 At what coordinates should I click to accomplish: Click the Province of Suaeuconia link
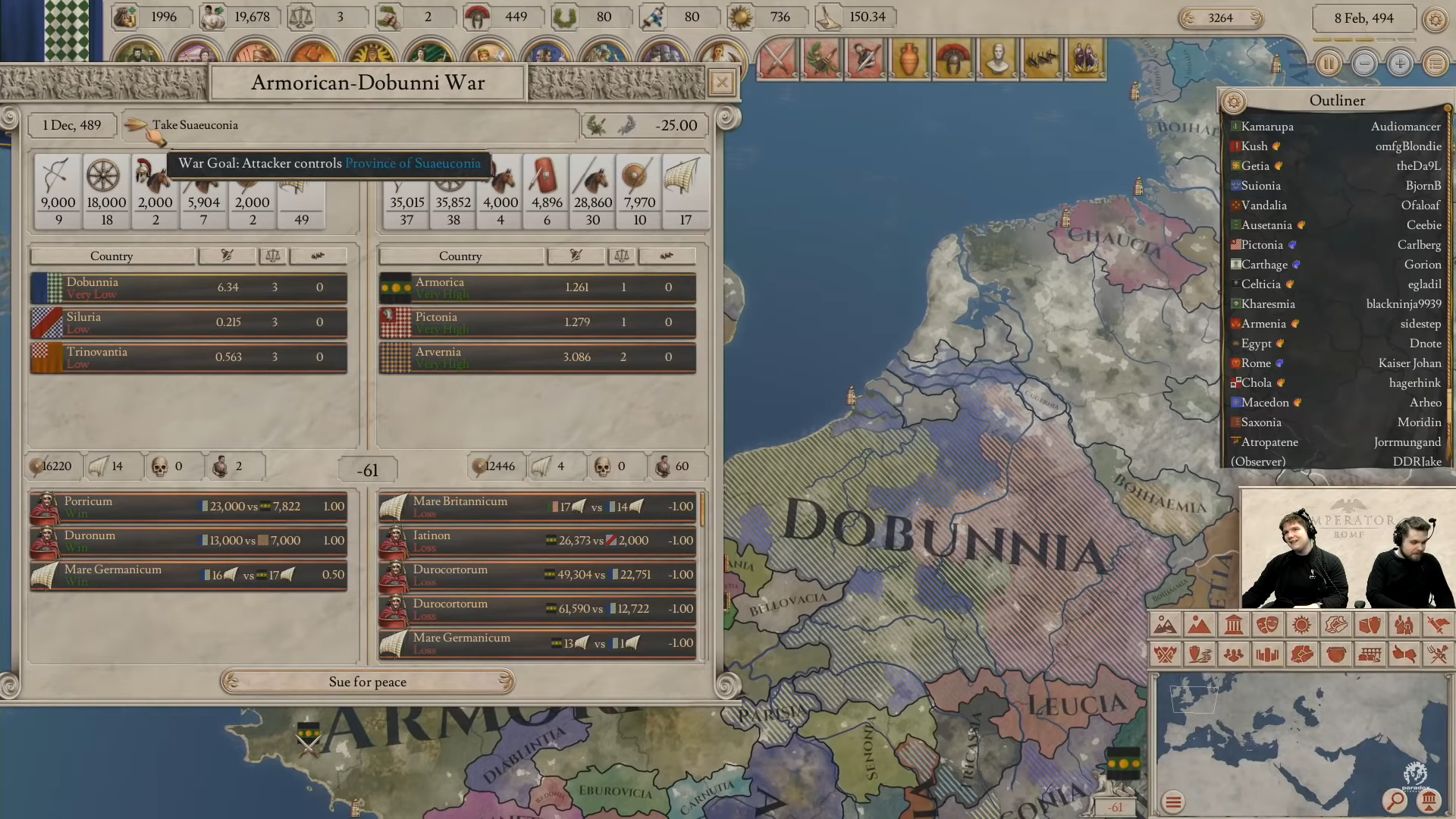pos(413,163)
